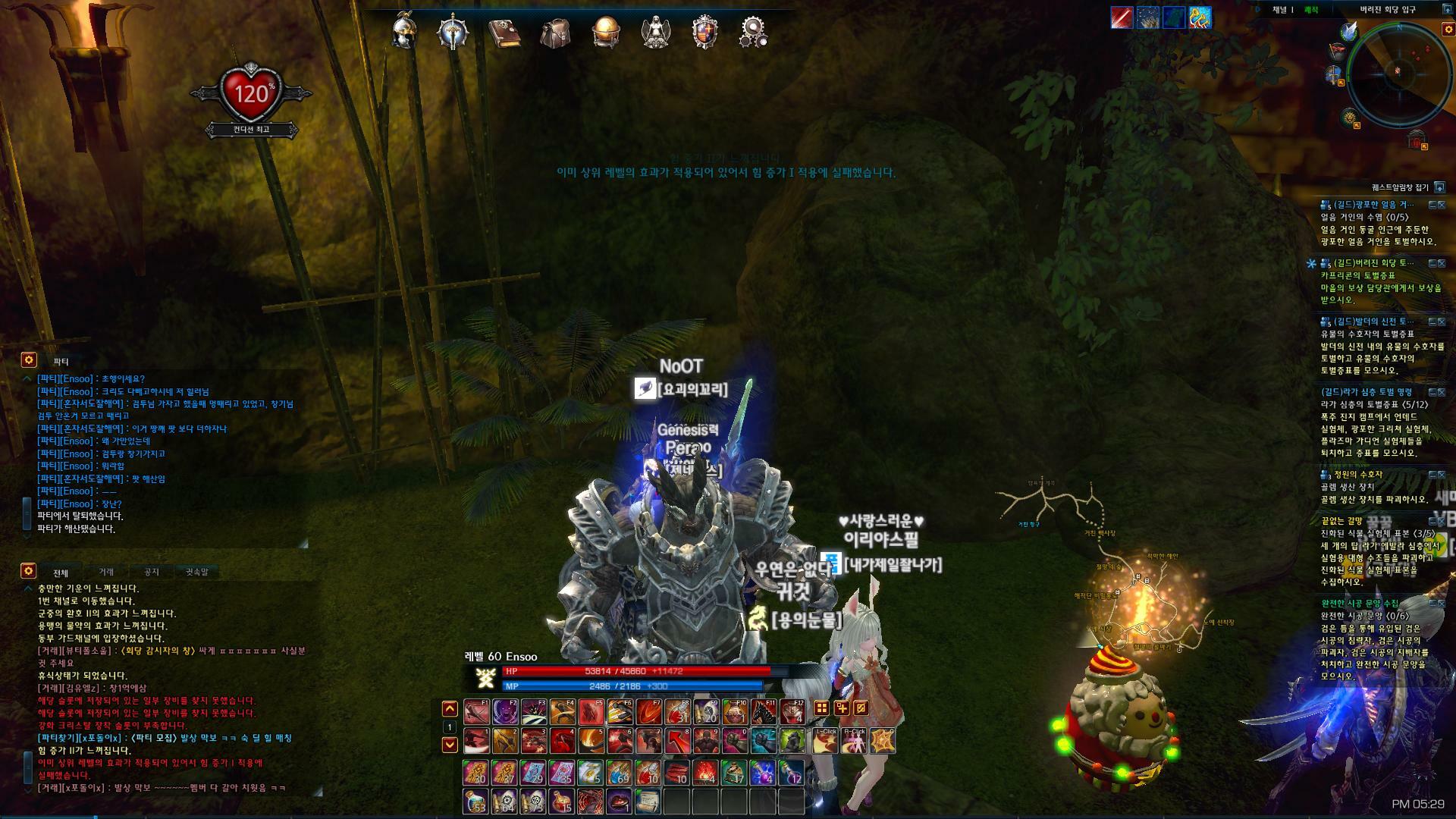1456x819 pixels.
Task: Use the campfire item with count 4
Action: (x=706, y=773)
